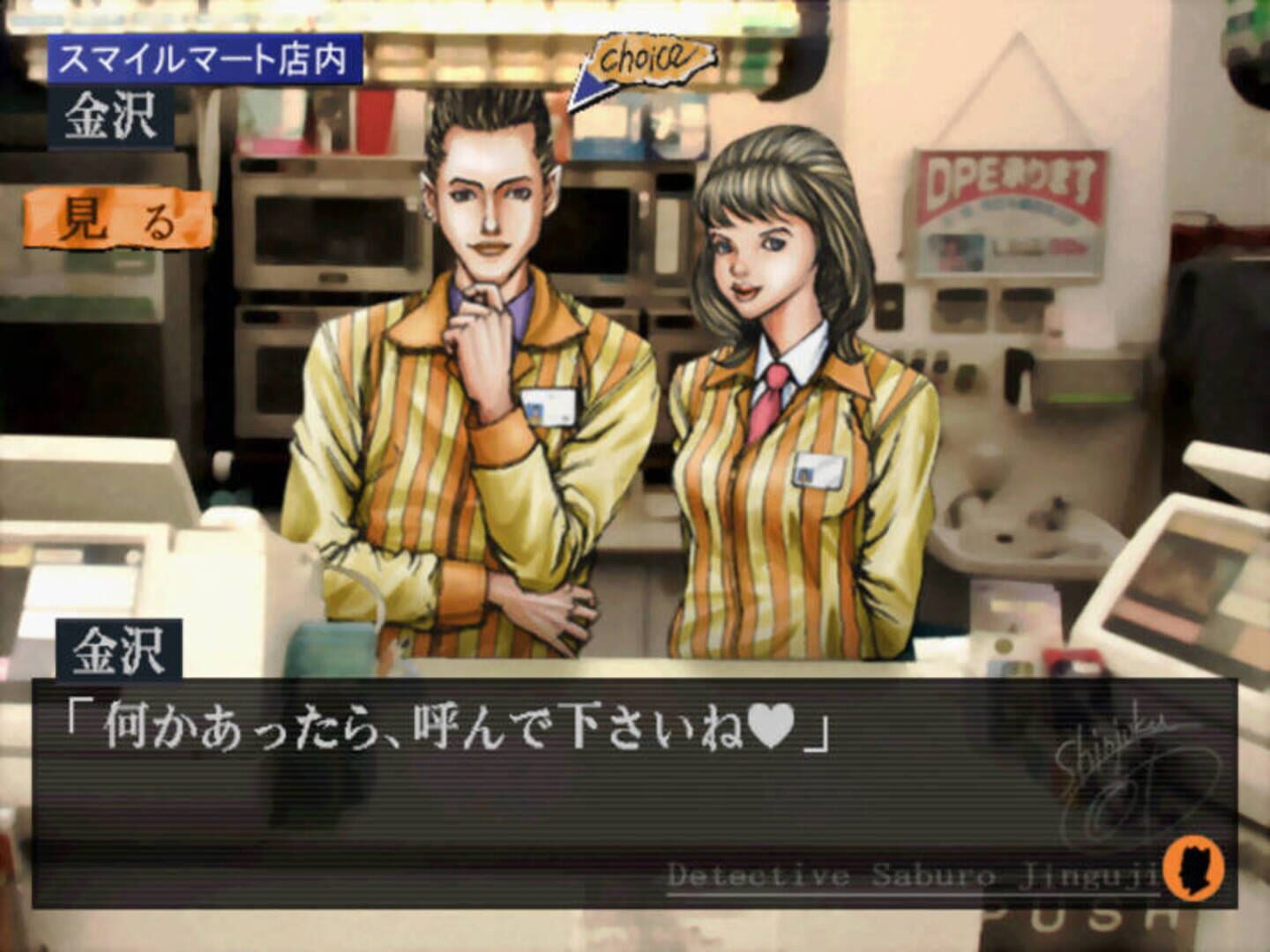Click the female clerk's name badge

[817, 468]
